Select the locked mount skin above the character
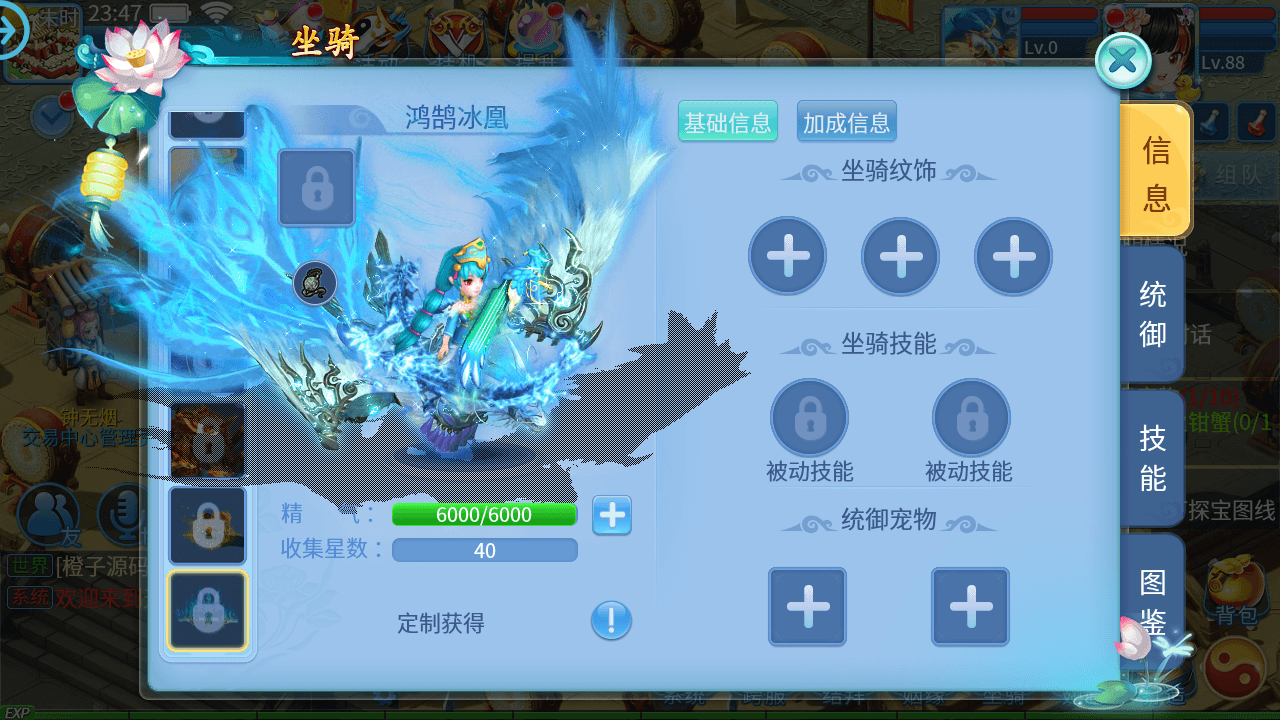Screen dimensions: 1280x720 point(316,188)
